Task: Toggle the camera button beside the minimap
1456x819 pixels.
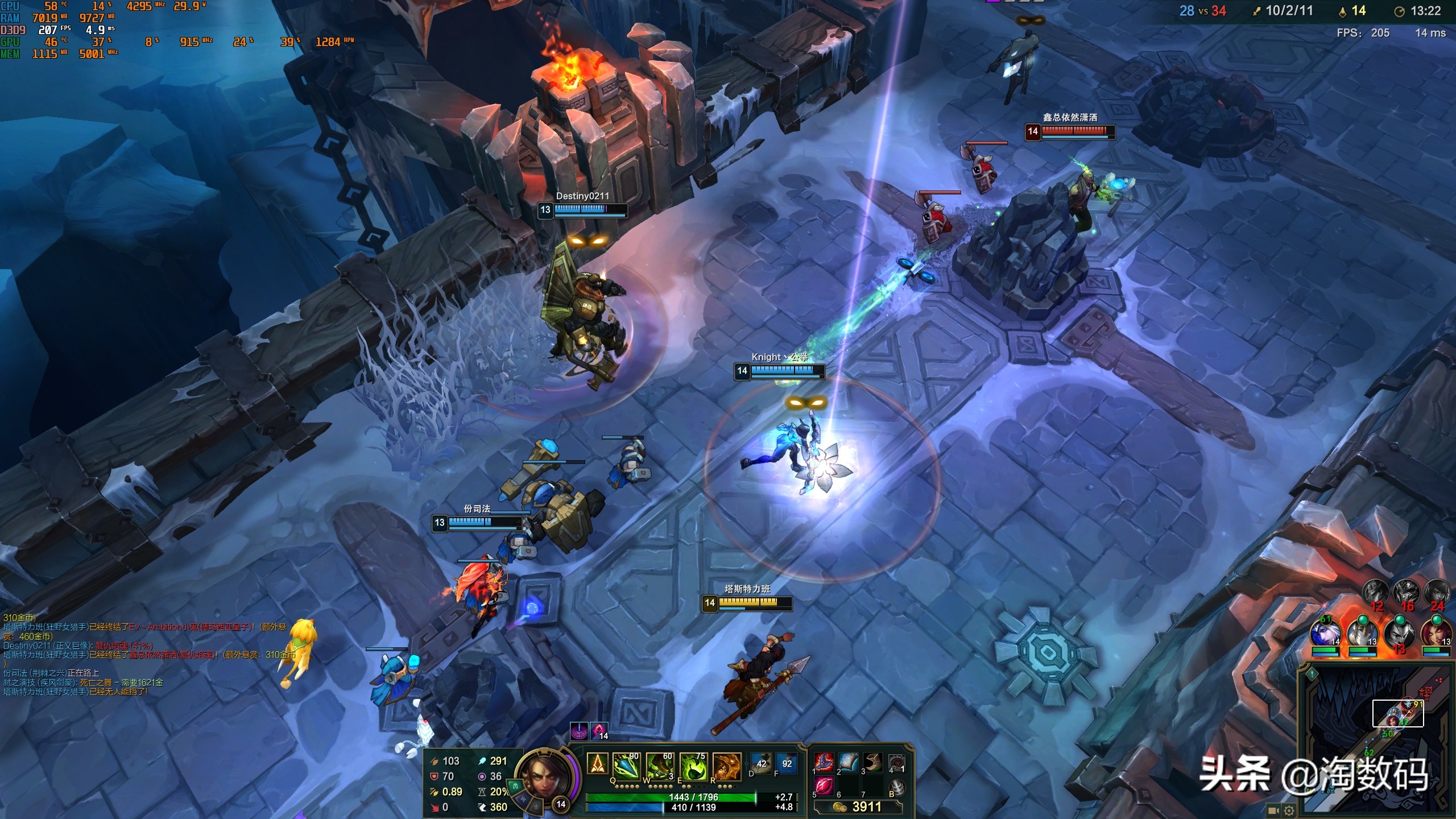Action: tap(1273, 810)
